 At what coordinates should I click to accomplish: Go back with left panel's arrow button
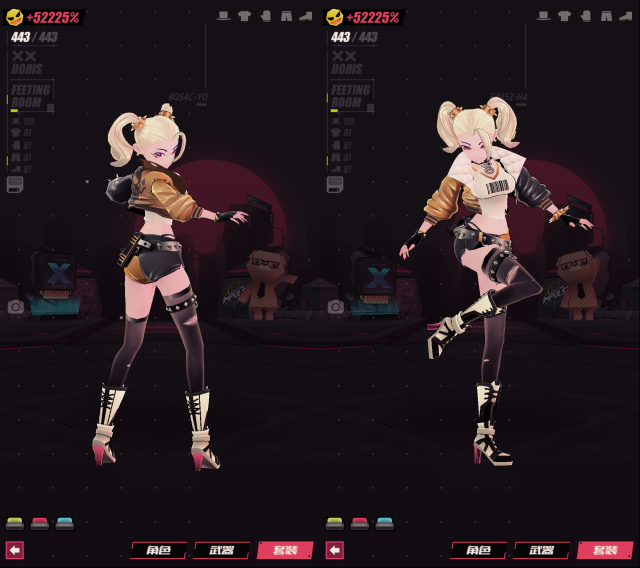(x=15, y=550)
